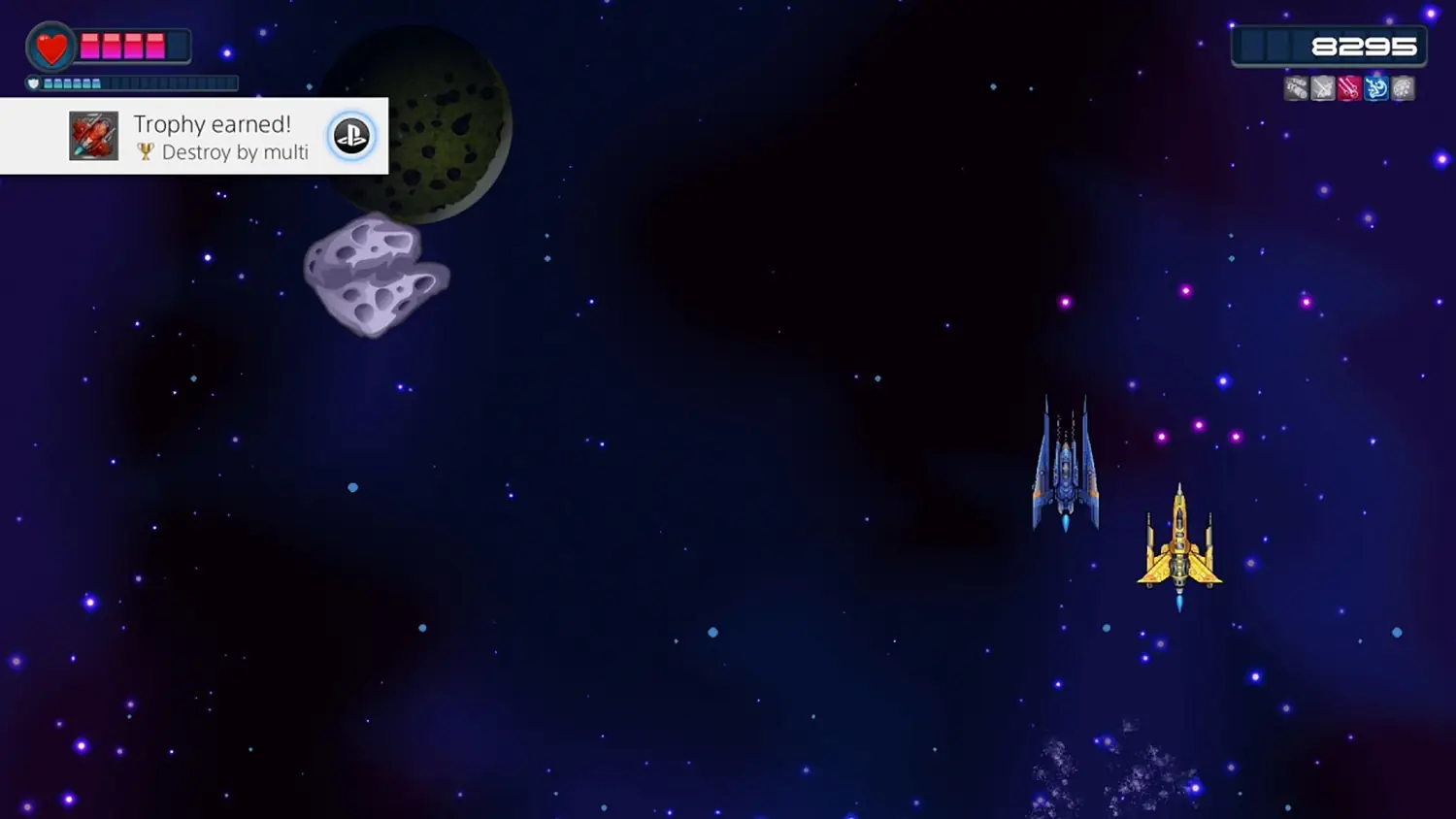Select the missile weapon icon
The width and height of the screenshot is (1456, 819).
click(x=1298, y=88)
